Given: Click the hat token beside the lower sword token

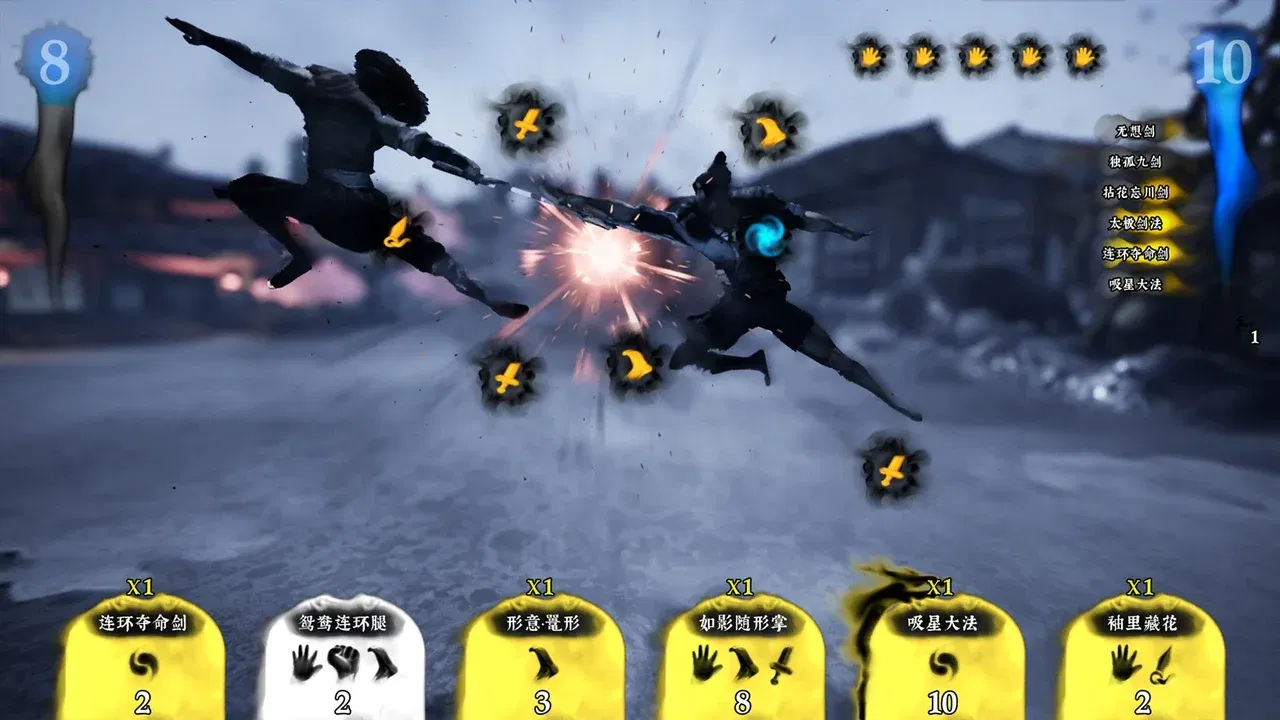Looking at the screenshot, I should point(637,366).
